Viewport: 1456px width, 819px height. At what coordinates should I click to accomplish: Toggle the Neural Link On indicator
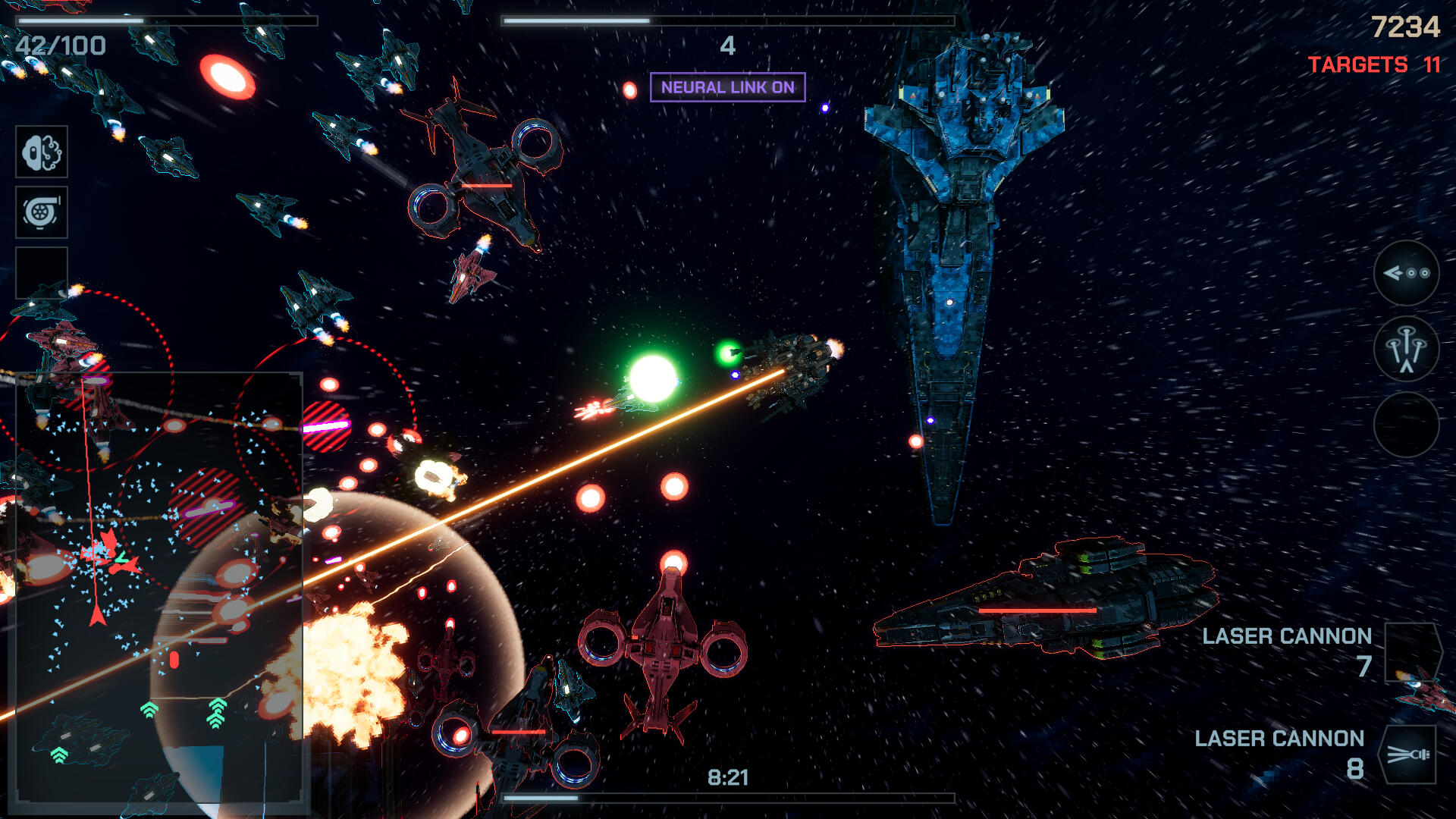tap(727, 87)
